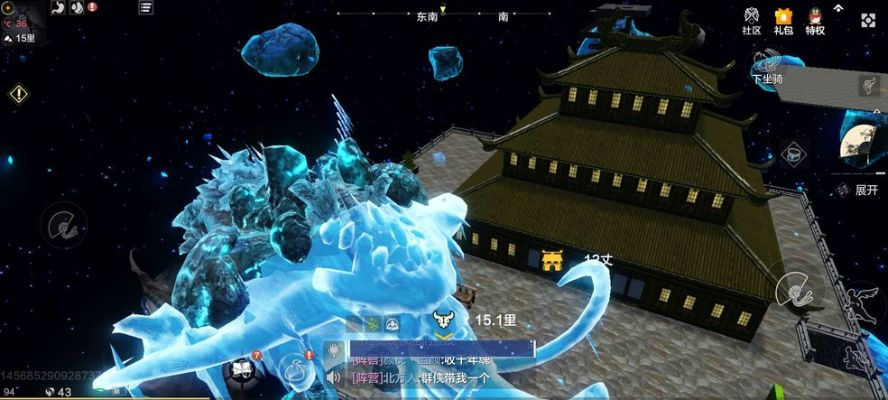
Task: Open the book icon with 7 notifications
Action: point(241,370)
